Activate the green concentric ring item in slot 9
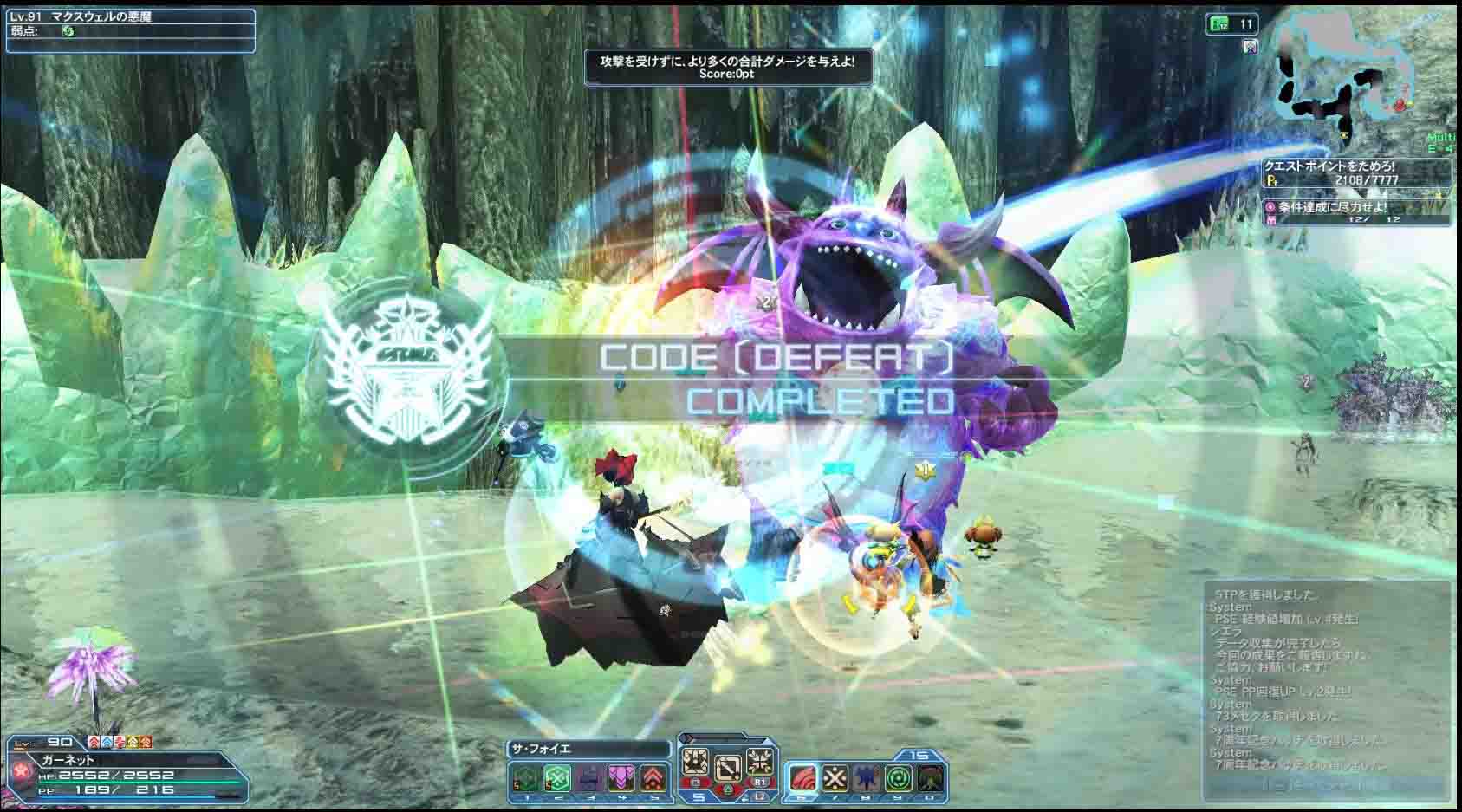The width and height of the screenshot is (1462, 812). 898,778
